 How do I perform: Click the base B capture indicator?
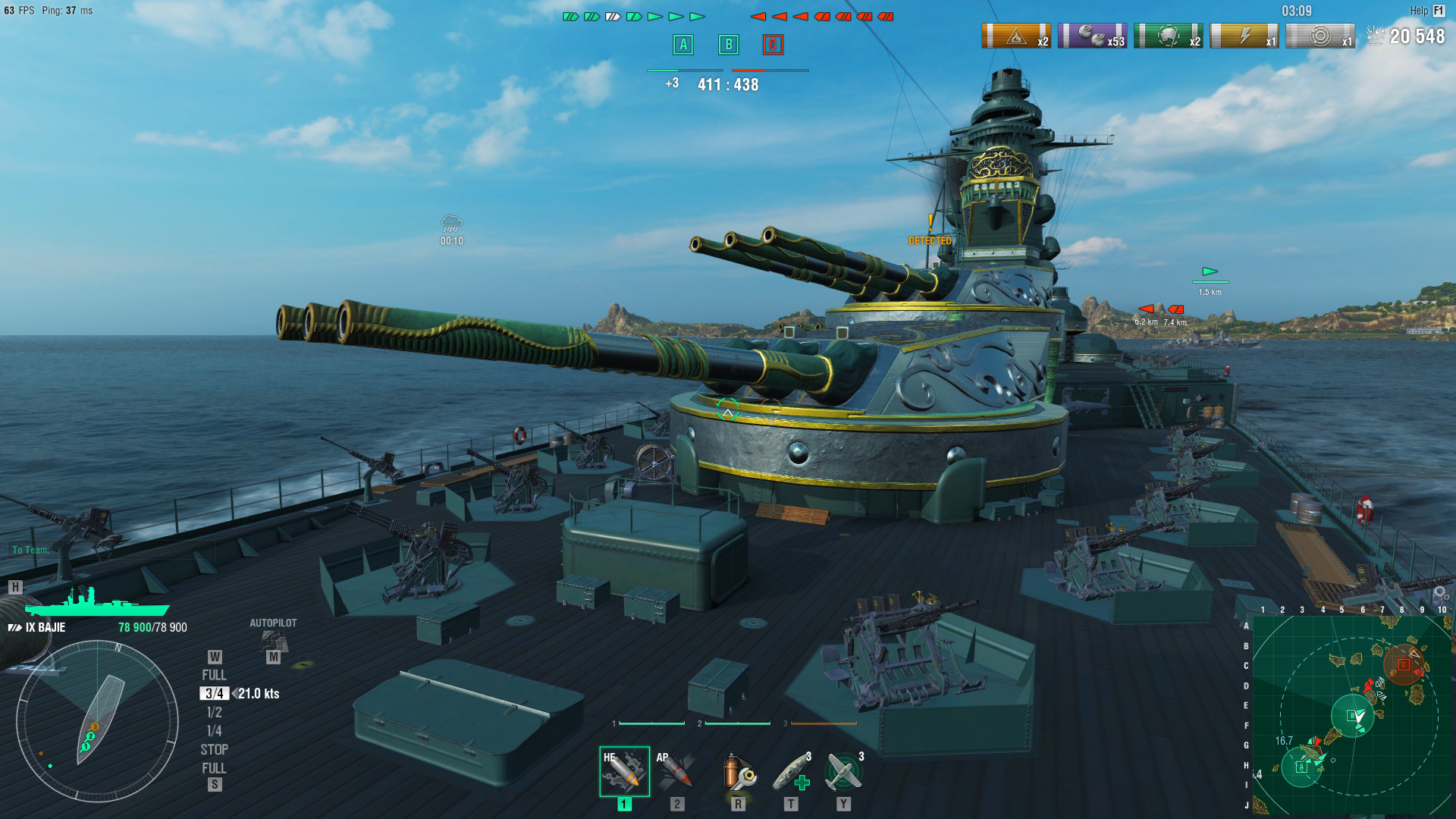729,45
